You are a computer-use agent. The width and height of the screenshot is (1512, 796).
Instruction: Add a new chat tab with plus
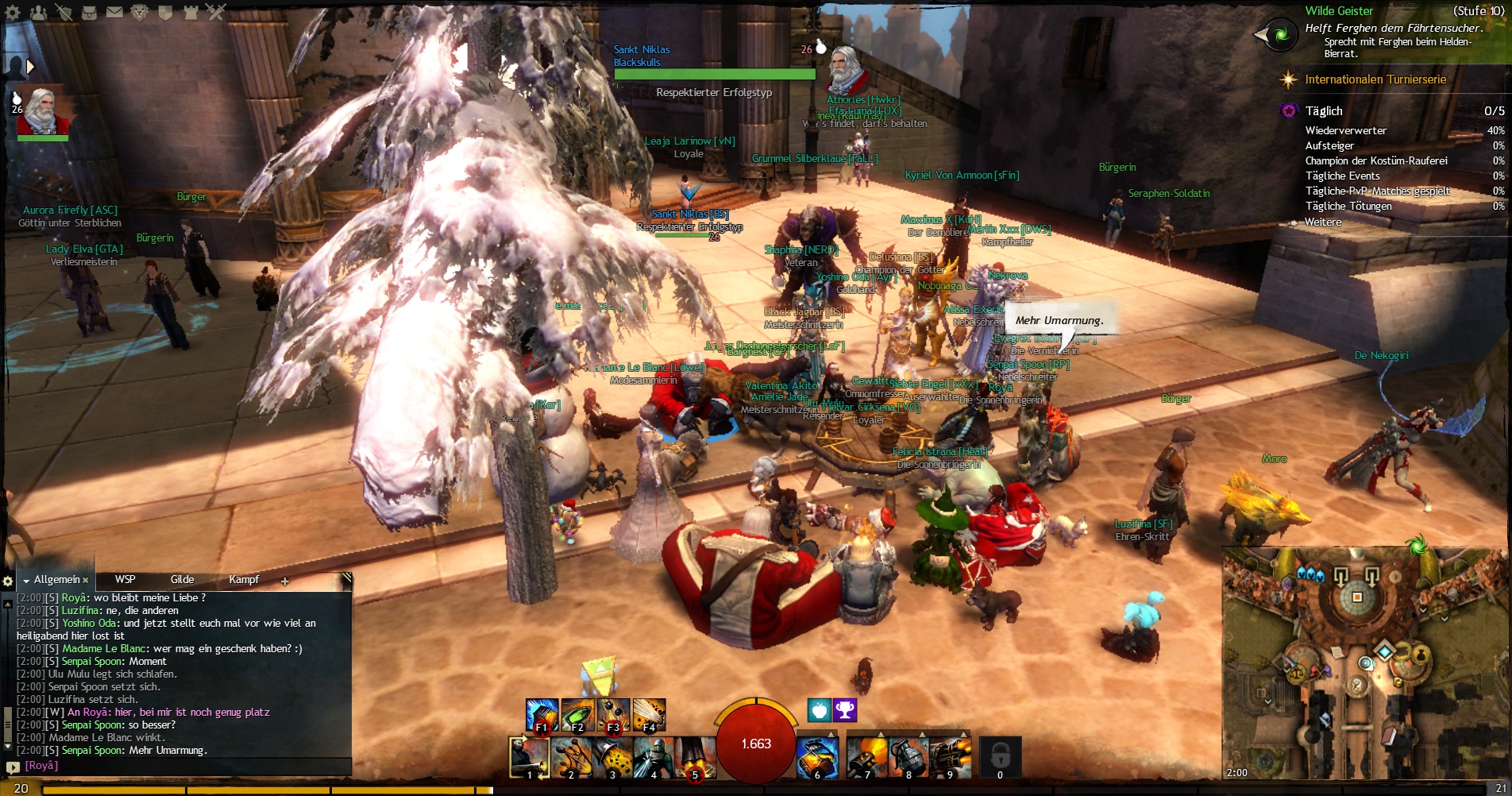(285, 582)
